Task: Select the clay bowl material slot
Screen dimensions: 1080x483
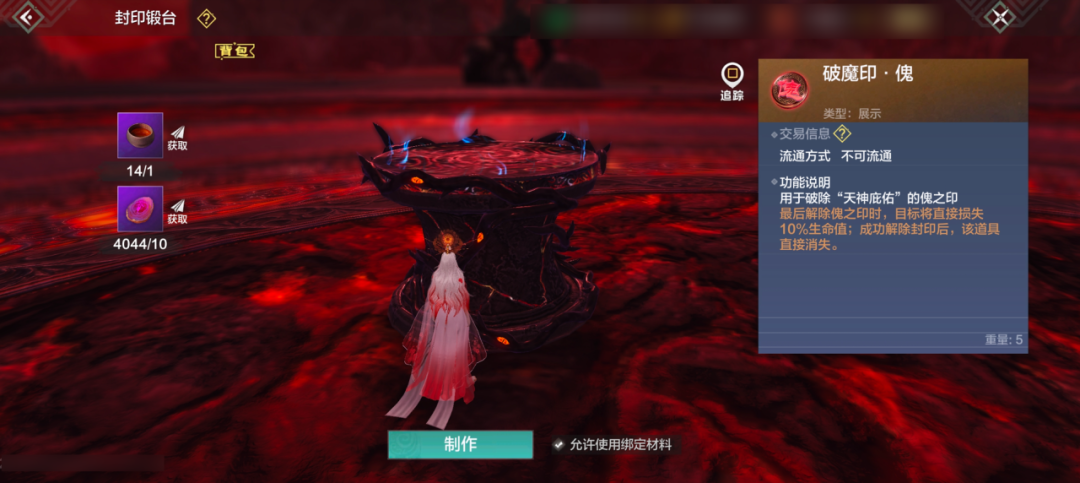Action: [140, 135]
